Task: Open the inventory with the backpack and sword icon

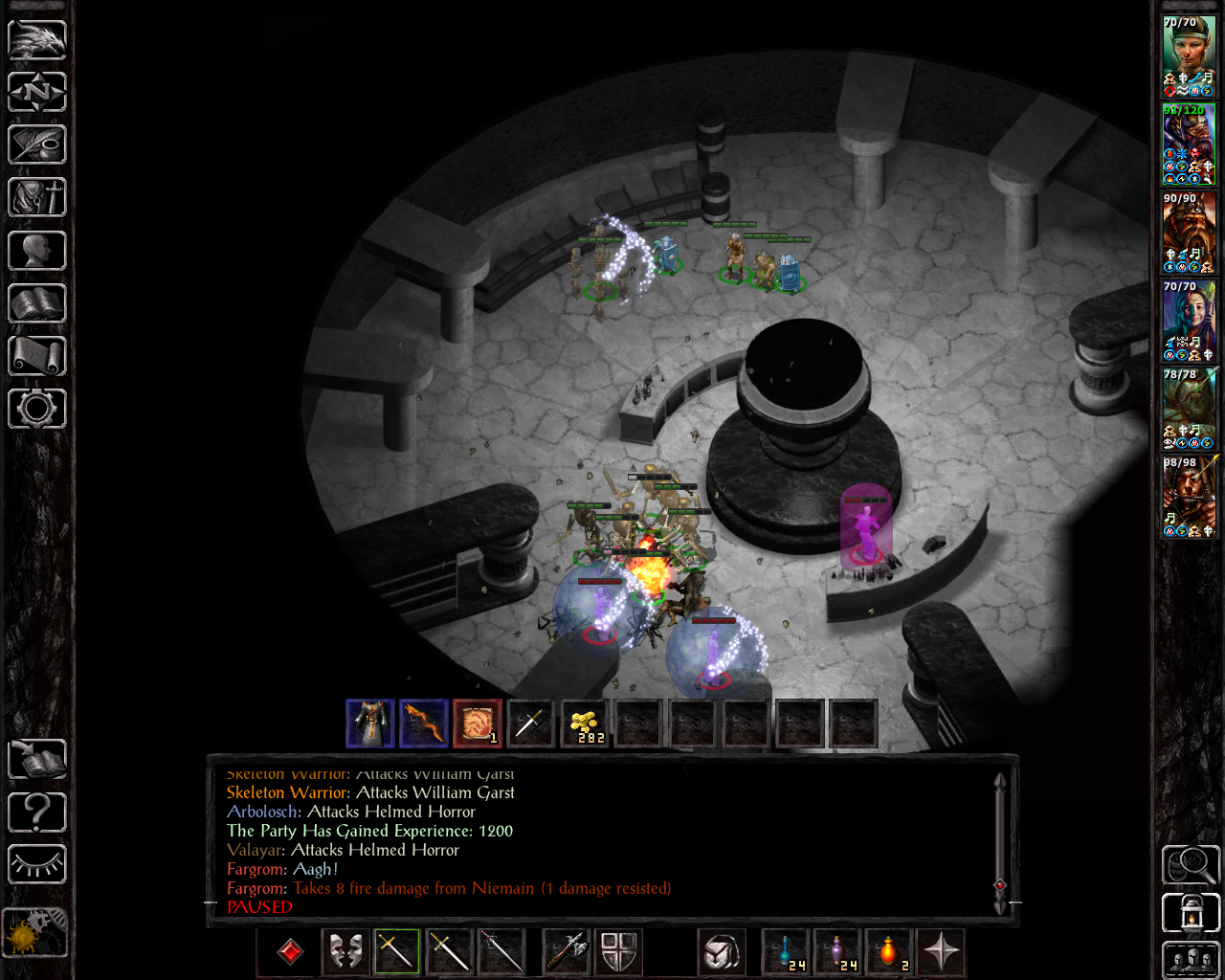Action: (37, 197)
